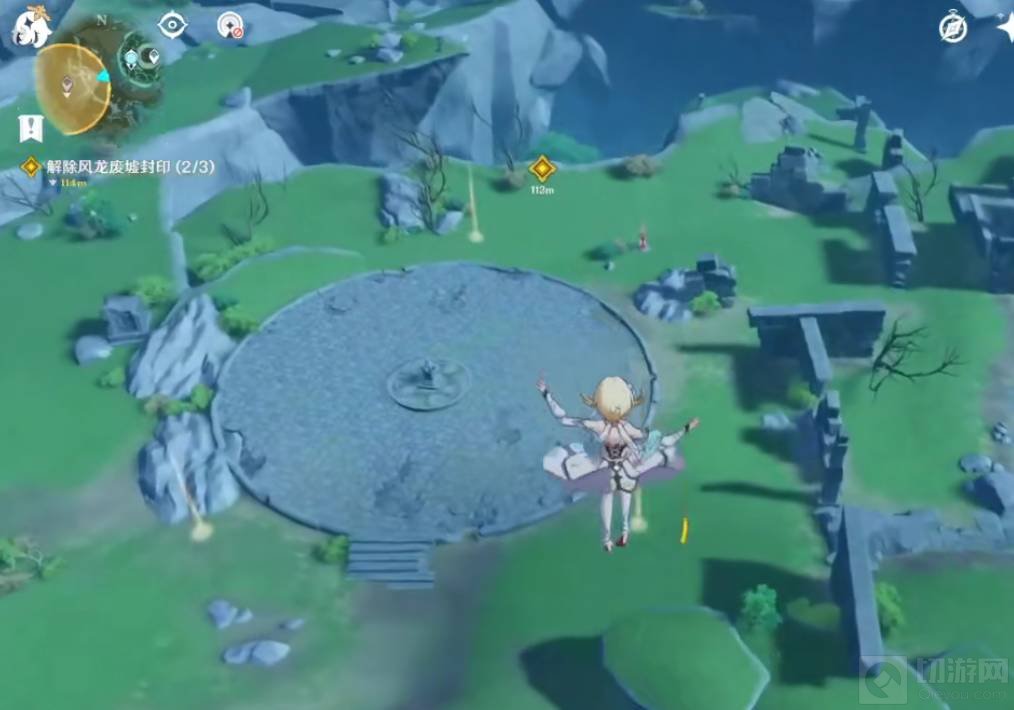Click the target icon with red cancel badge
Screen dimensions: 1014x710
coord(230,25)
